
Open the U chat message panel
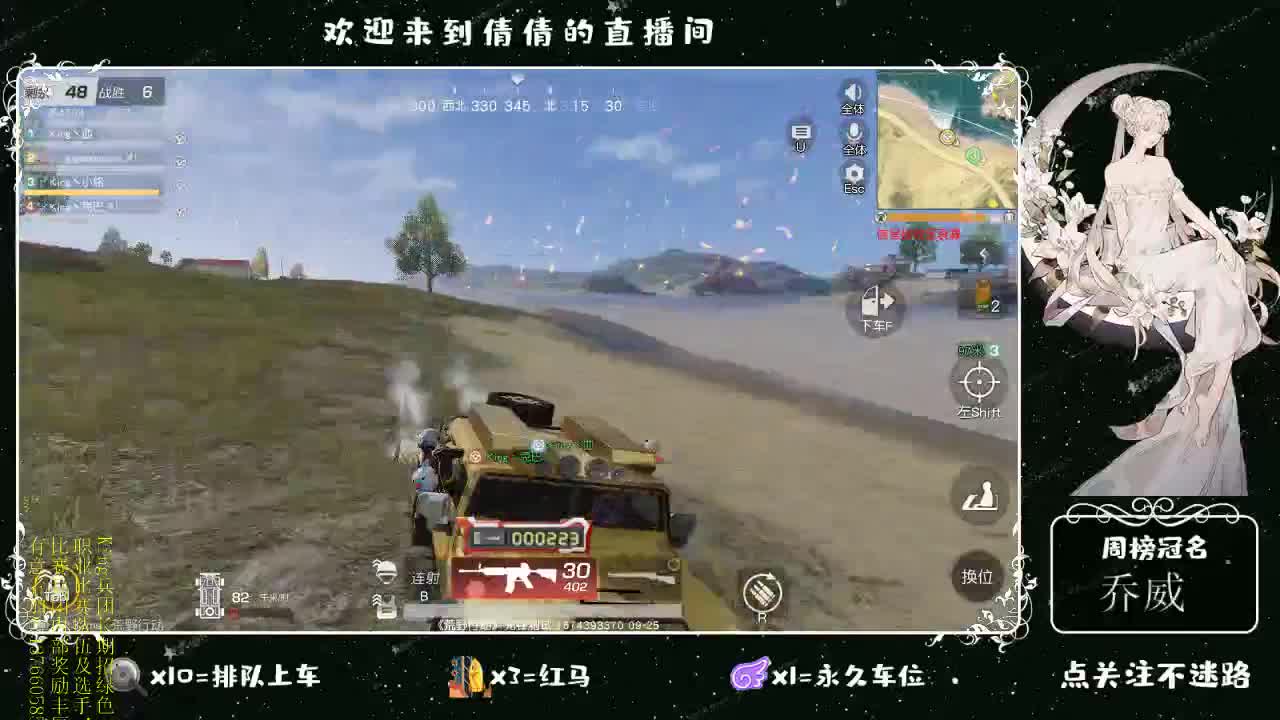800,131
